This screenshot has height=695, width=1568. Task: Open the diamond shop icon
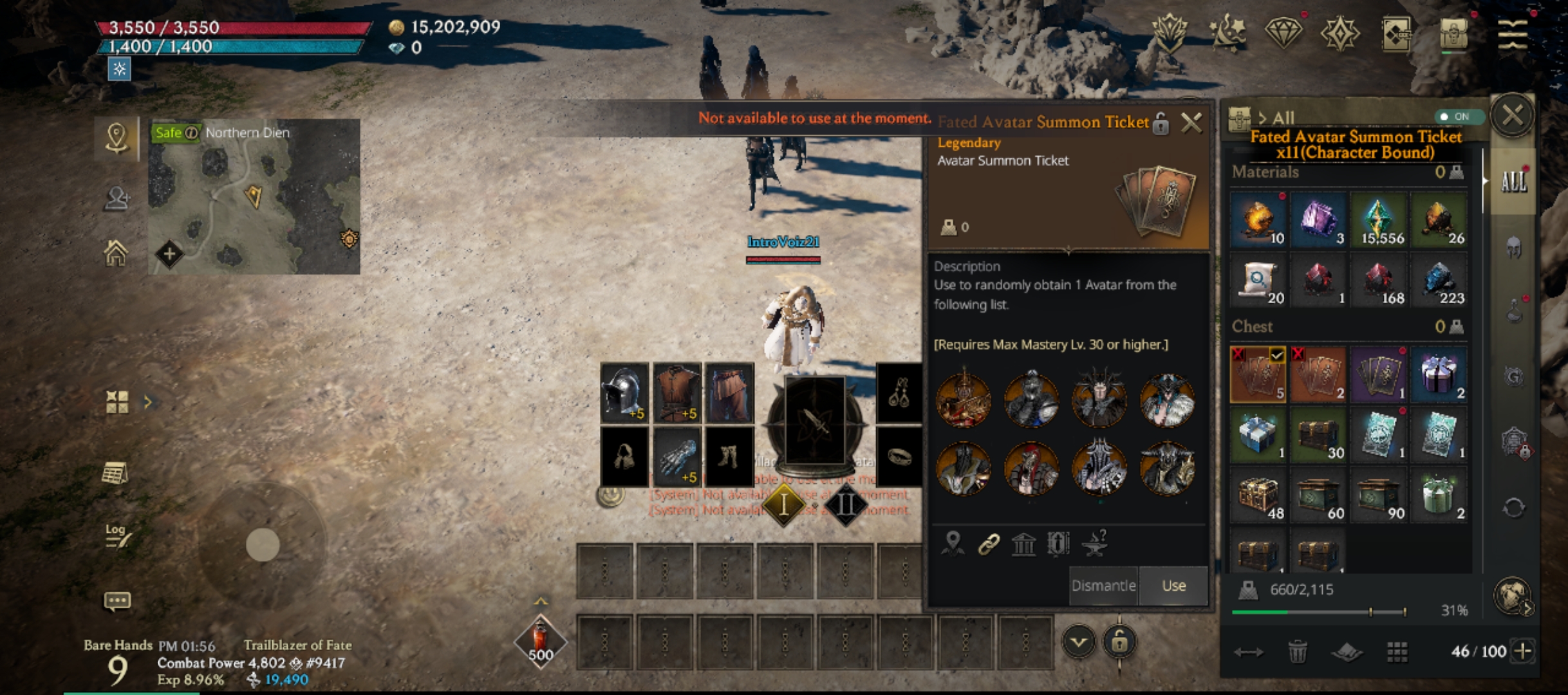[x=1283, y=33]
